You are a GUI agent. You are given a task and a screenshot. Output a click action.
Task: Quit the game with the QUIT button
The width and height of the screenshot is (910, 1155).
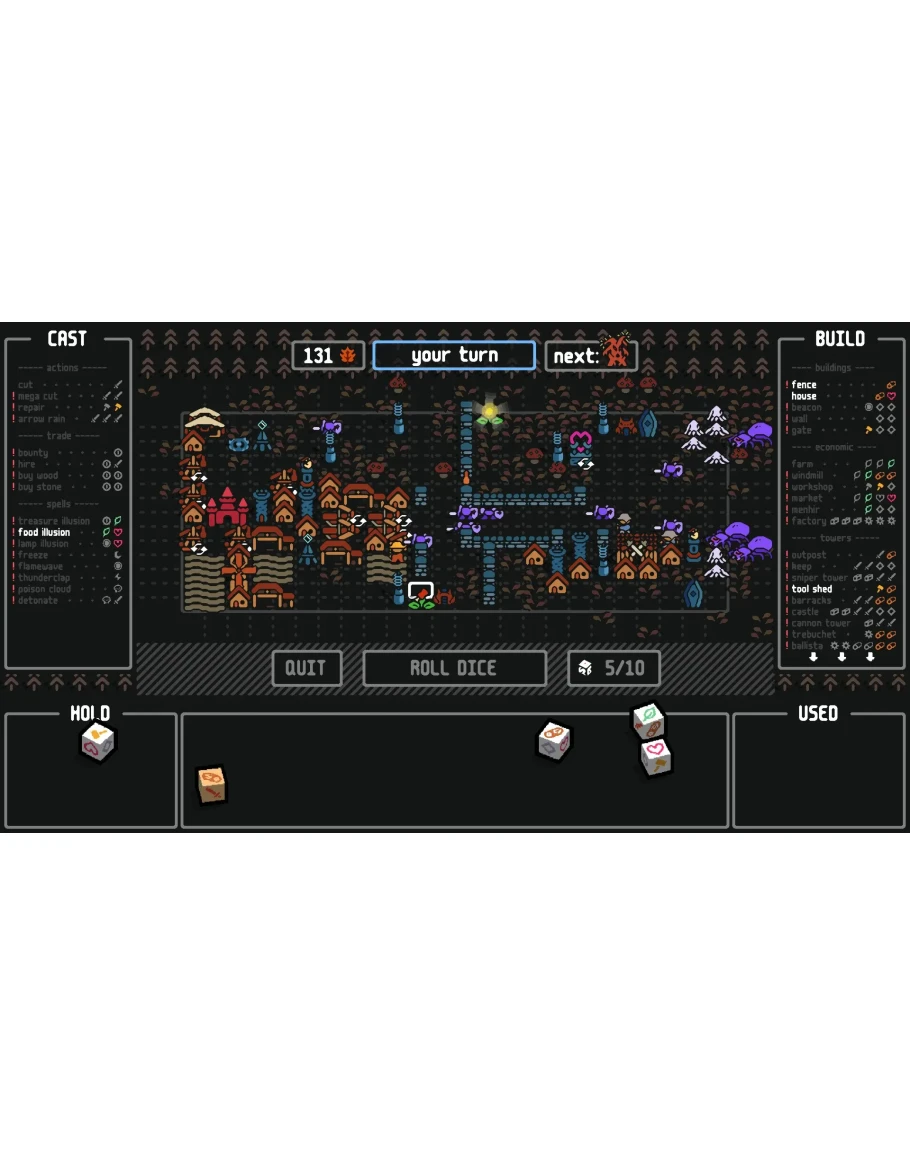coord(306,668)
